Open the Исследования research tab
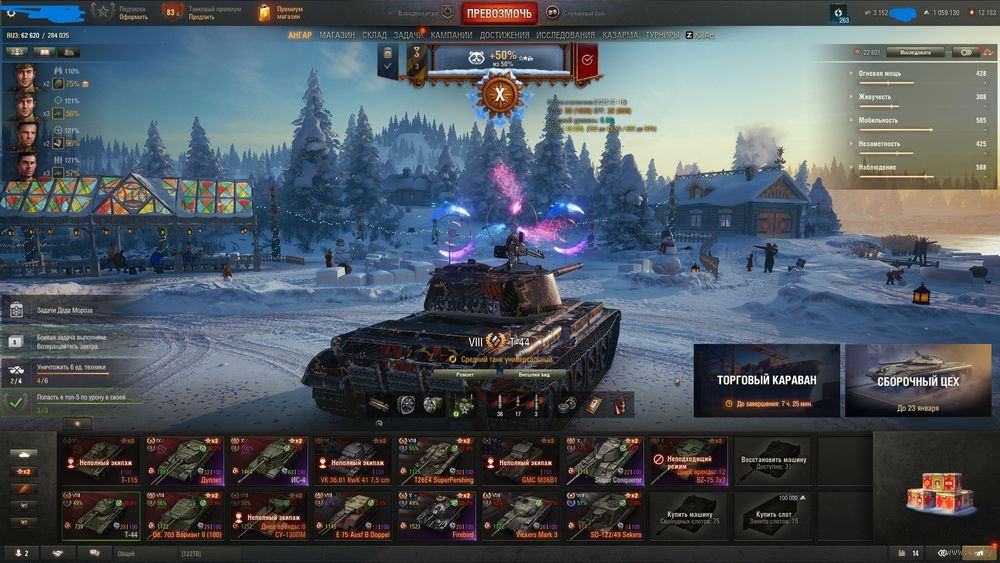 coord(565,35)
